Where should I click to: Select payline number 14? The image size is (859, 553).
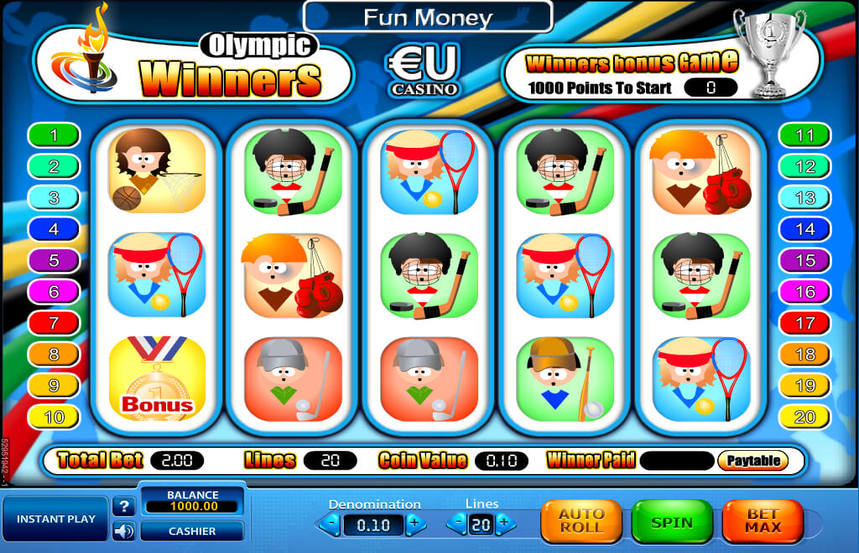[805, 229]
